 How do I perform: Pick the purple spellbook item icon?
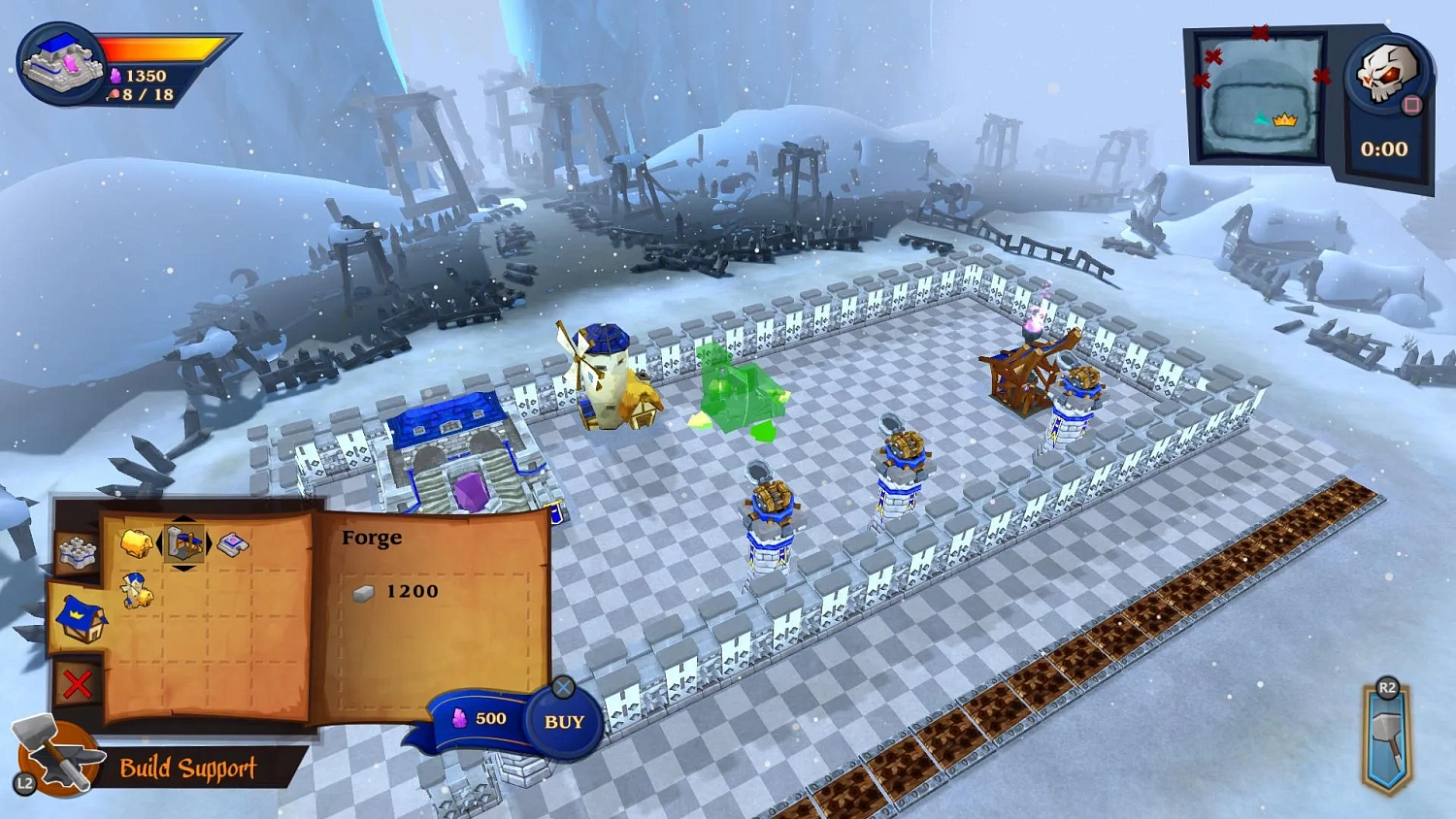tap(232, 543)
